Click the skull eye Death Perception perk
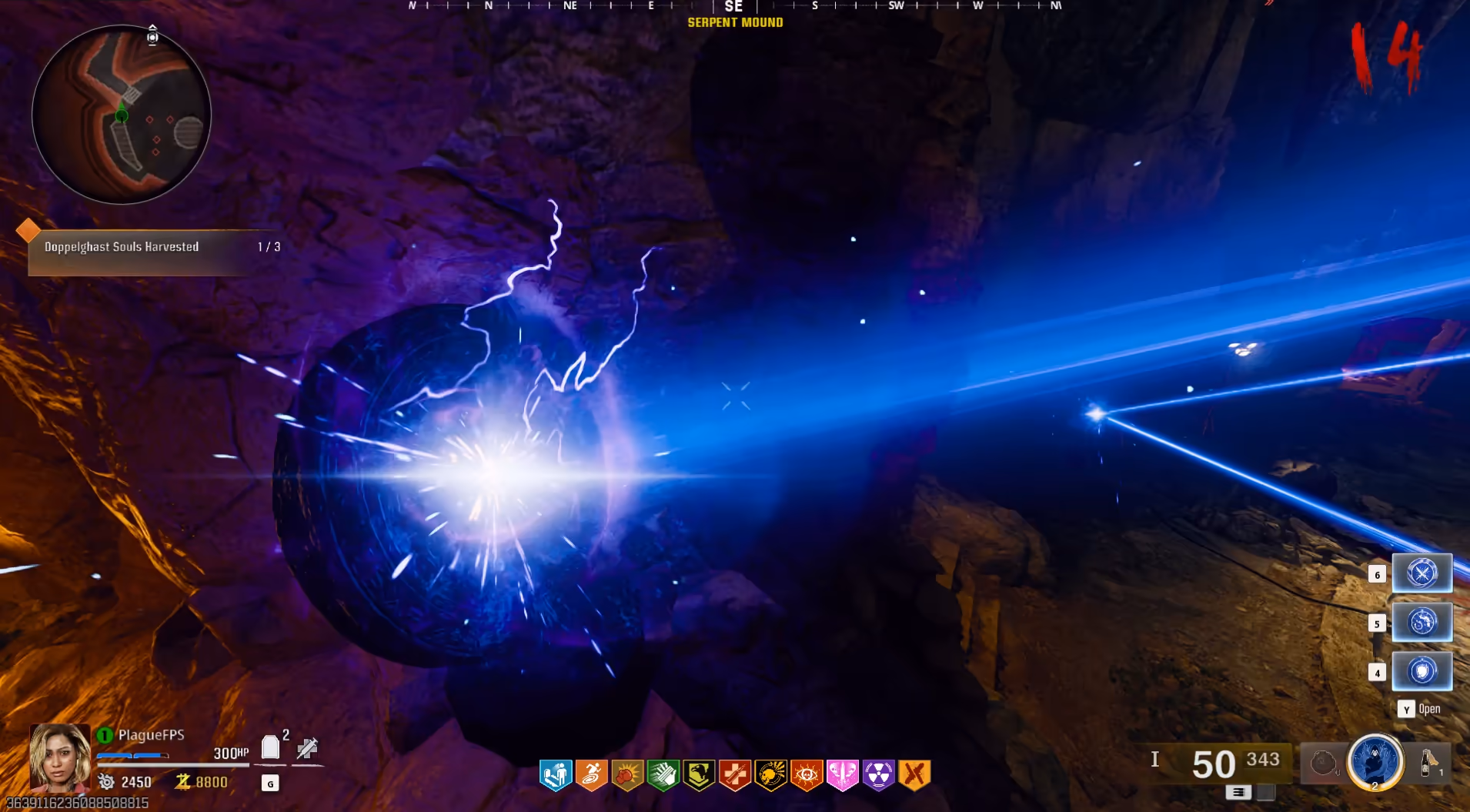The width and height of the screenshot is (1470, 812). [807, 775]
